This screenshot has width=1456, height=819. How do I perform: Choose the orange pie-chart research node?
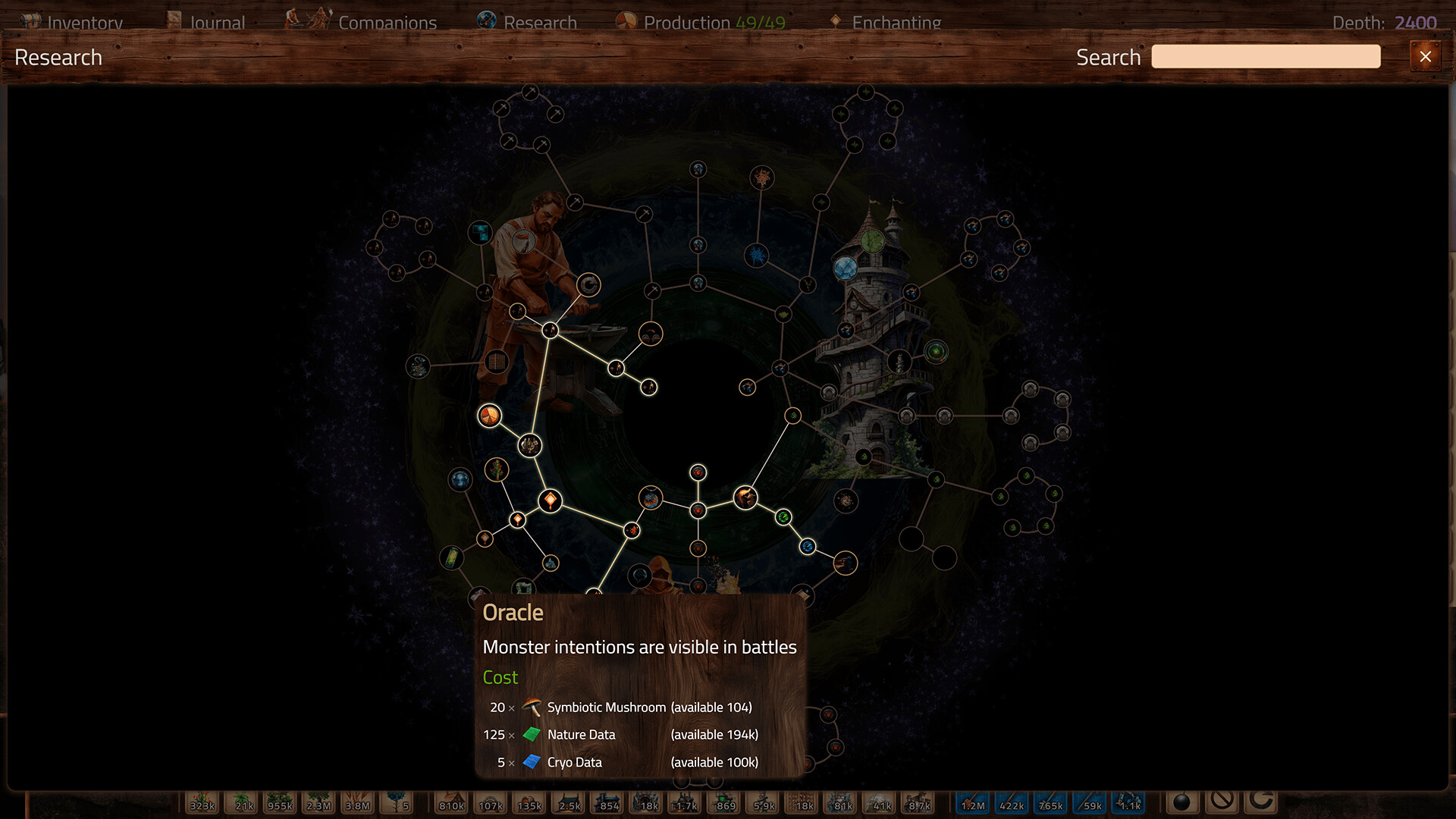(489, 416)
